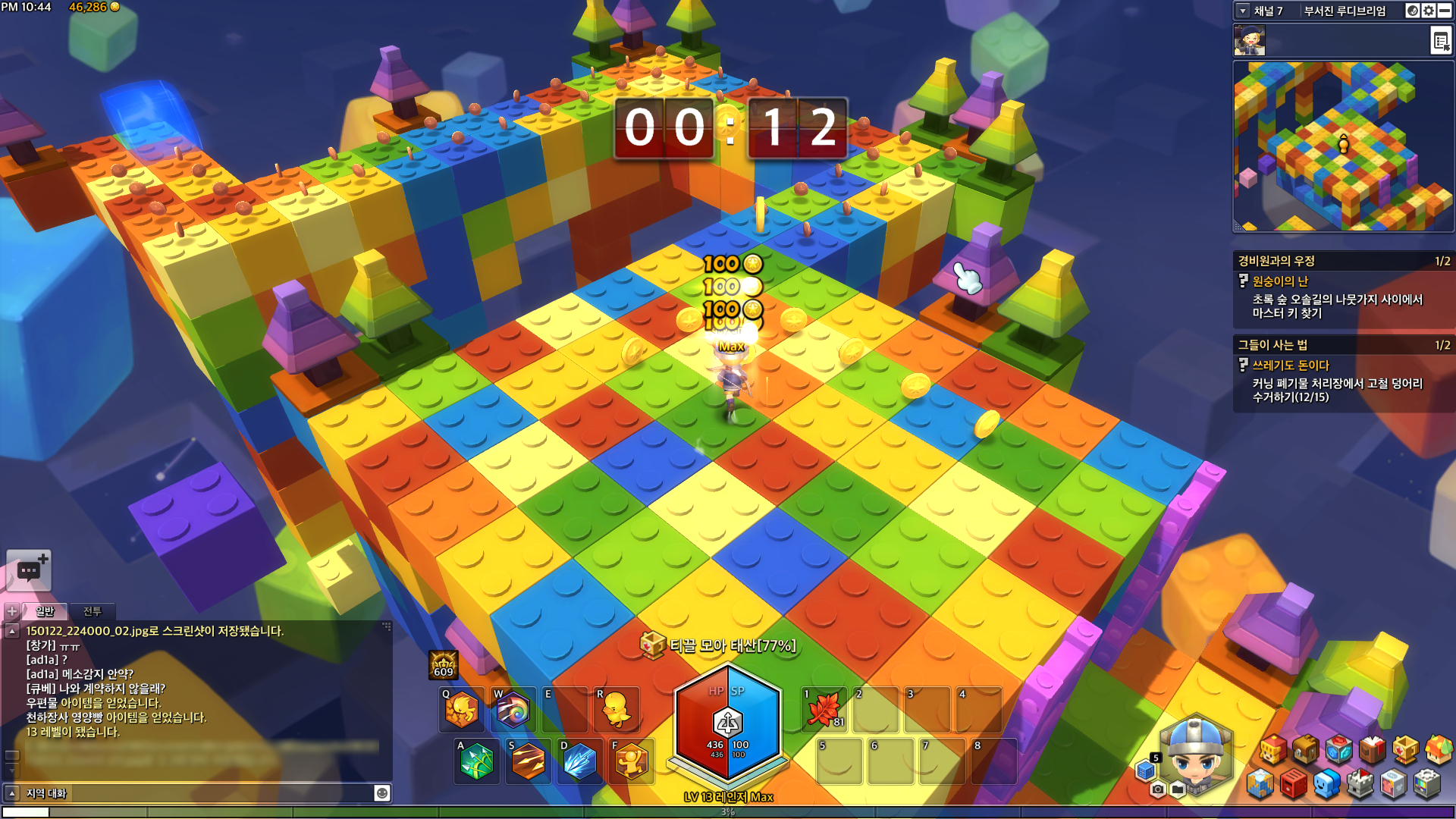Open the channel 7 dropdown

point(1243,11)
